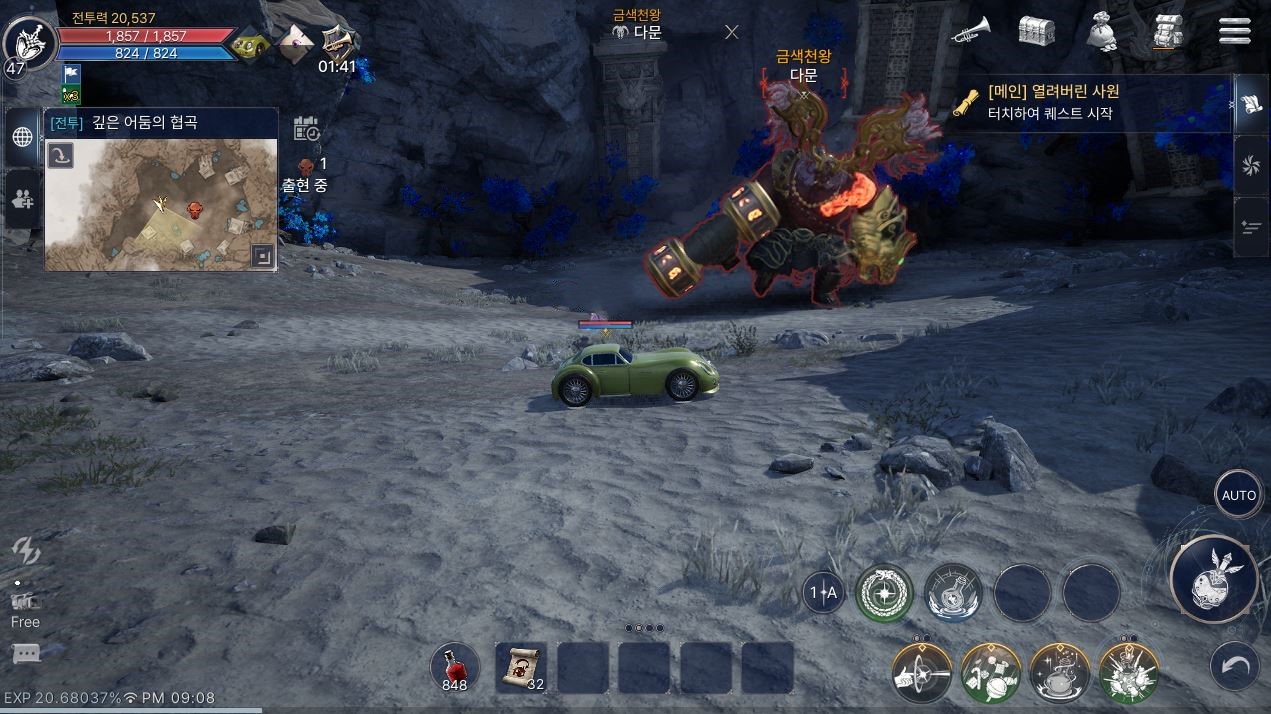Click the back arrow dodge button
1271x714 pixels.
pyautogui.click(x=1235, y=665)
